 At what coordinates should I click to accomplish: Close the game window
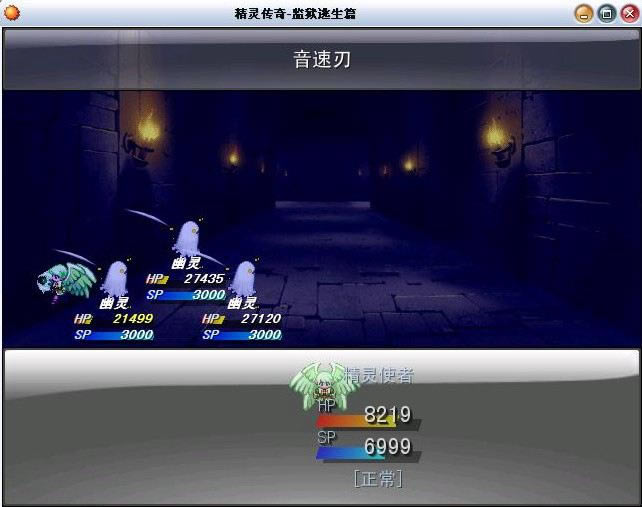626,13
